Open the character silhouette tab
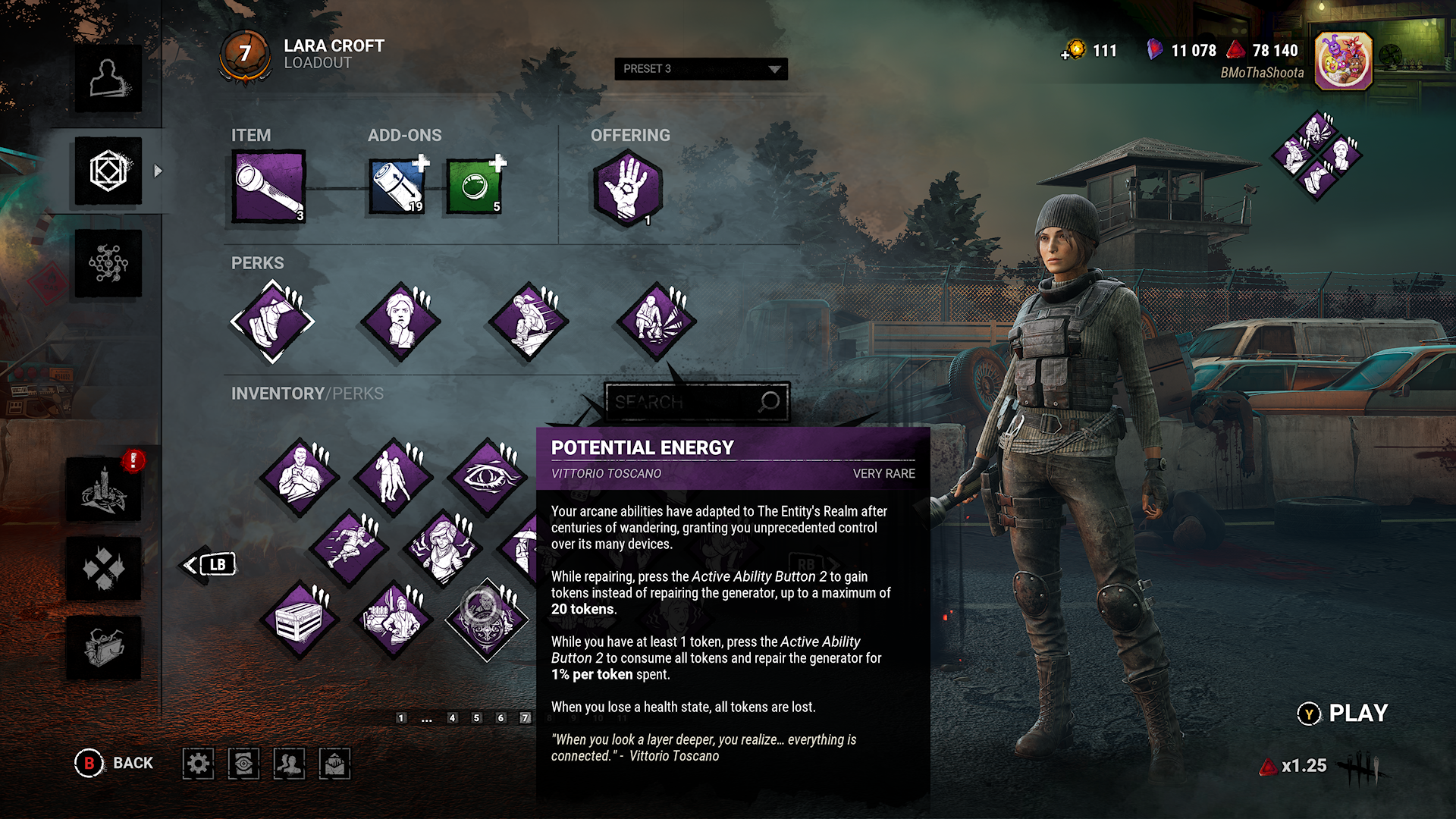1456x819 pixels. [108, 79]
